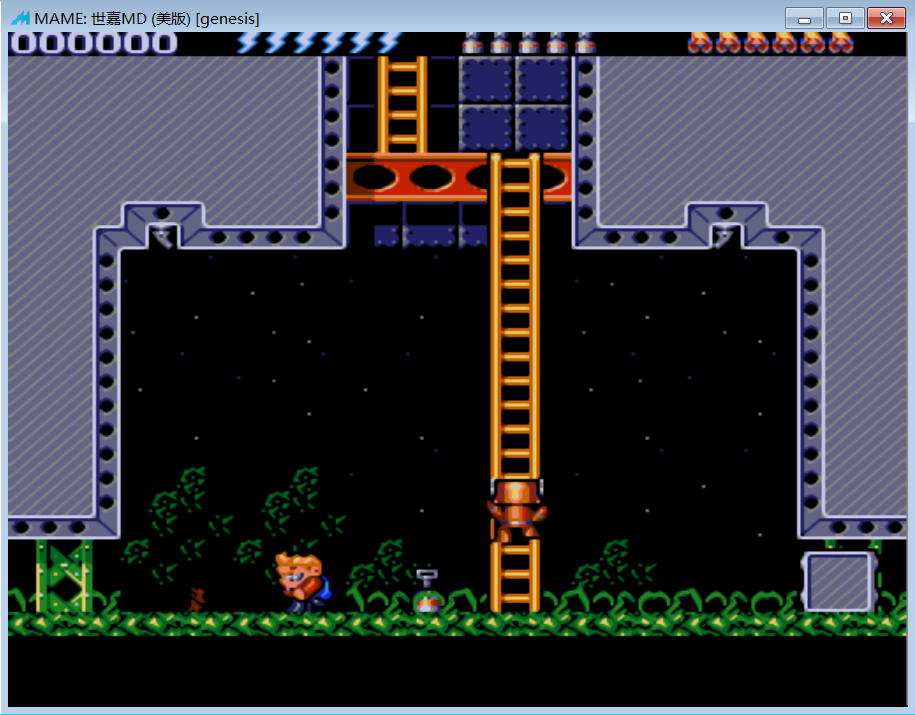Close the MAME emulator window
This screenshot has width=915, height=715.
pyautogui.click(x=885, y=18)
